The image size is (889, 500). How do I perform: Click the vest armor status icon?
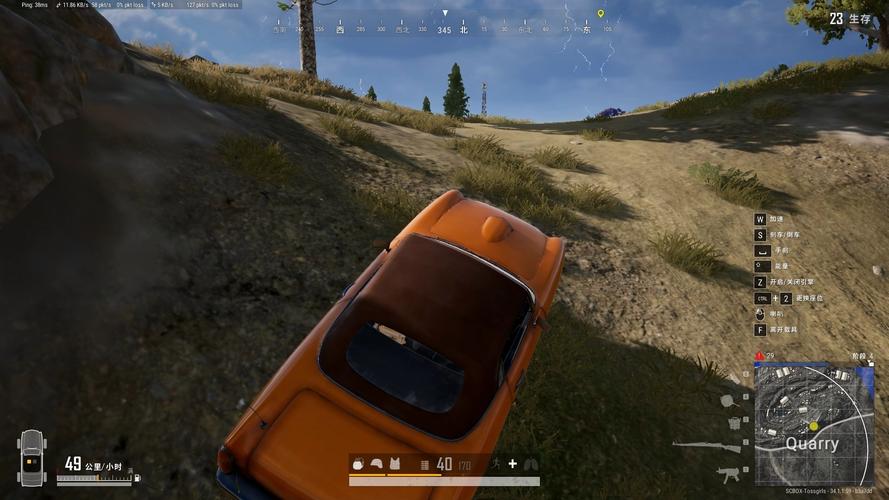point(394,464)
